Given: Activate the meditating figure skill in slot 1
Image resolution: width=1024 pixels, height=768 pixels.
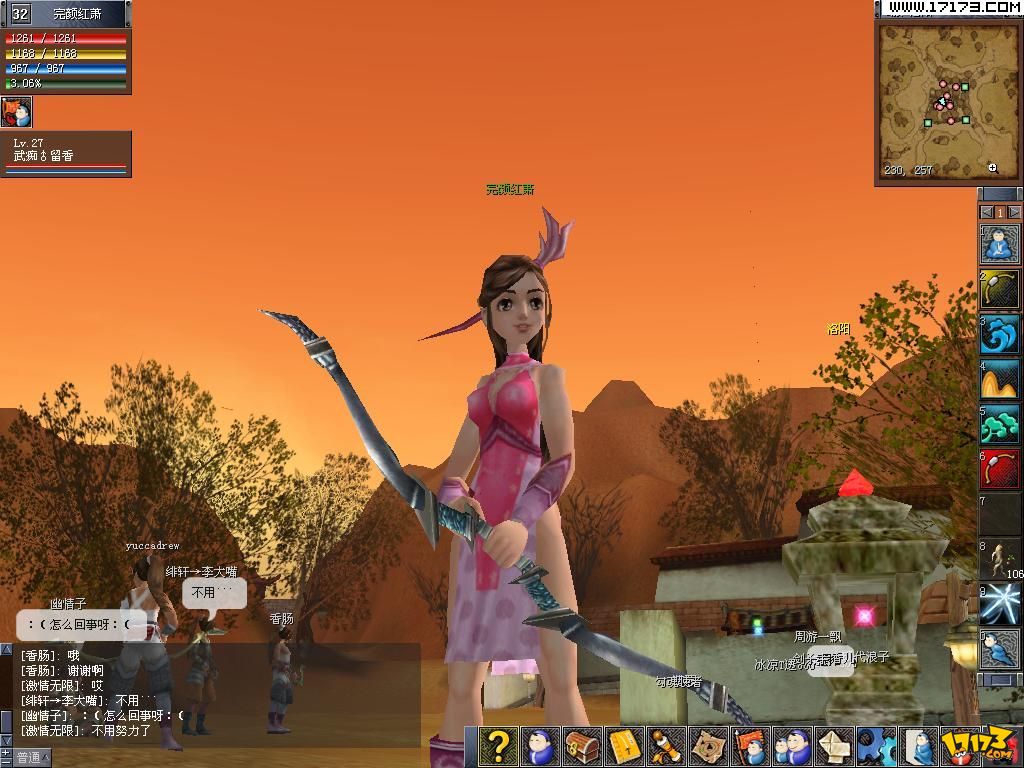Looking at the screenshot, I should (x=999, y=244).
